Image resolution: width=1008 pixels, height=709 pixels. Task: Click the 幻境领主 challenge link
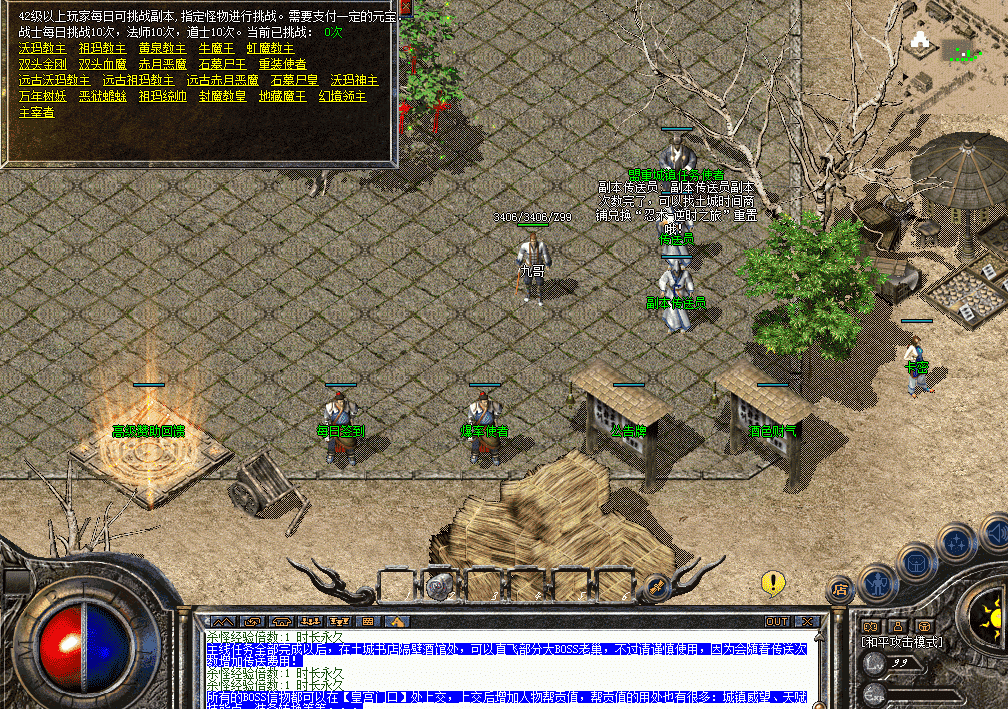342,96
